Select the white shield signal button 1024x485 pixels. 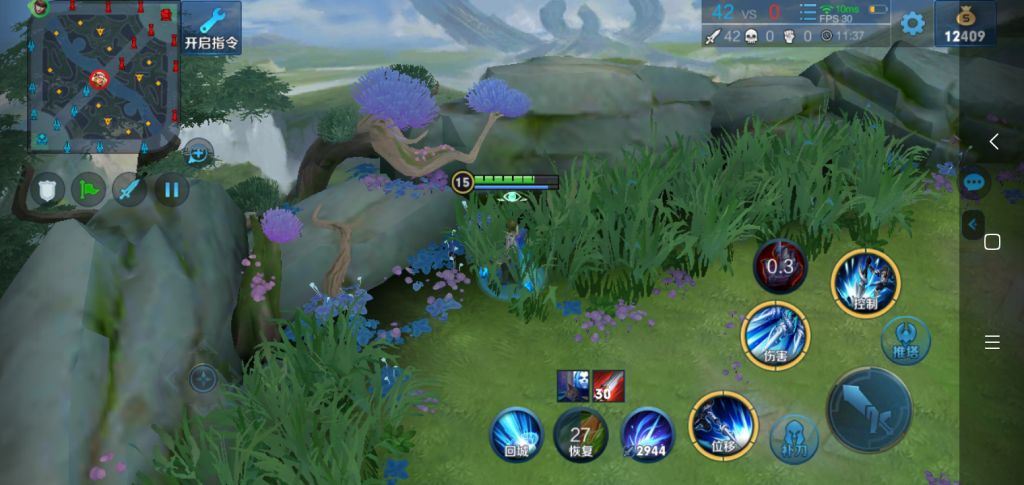pos(46,188)
